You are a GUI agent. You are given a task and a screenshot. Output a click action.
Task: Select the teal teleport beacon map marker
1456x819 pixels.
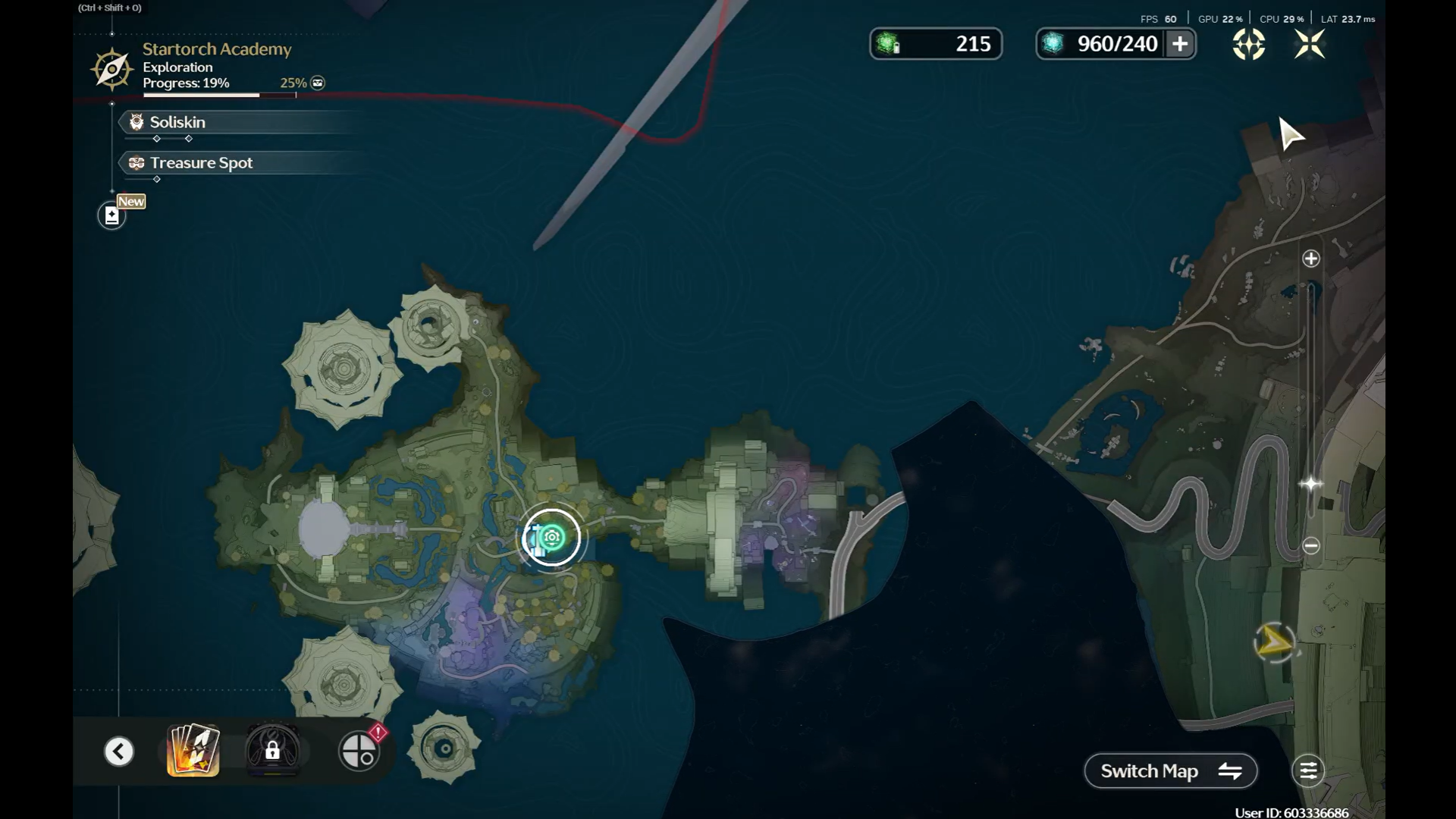point(552,538)
